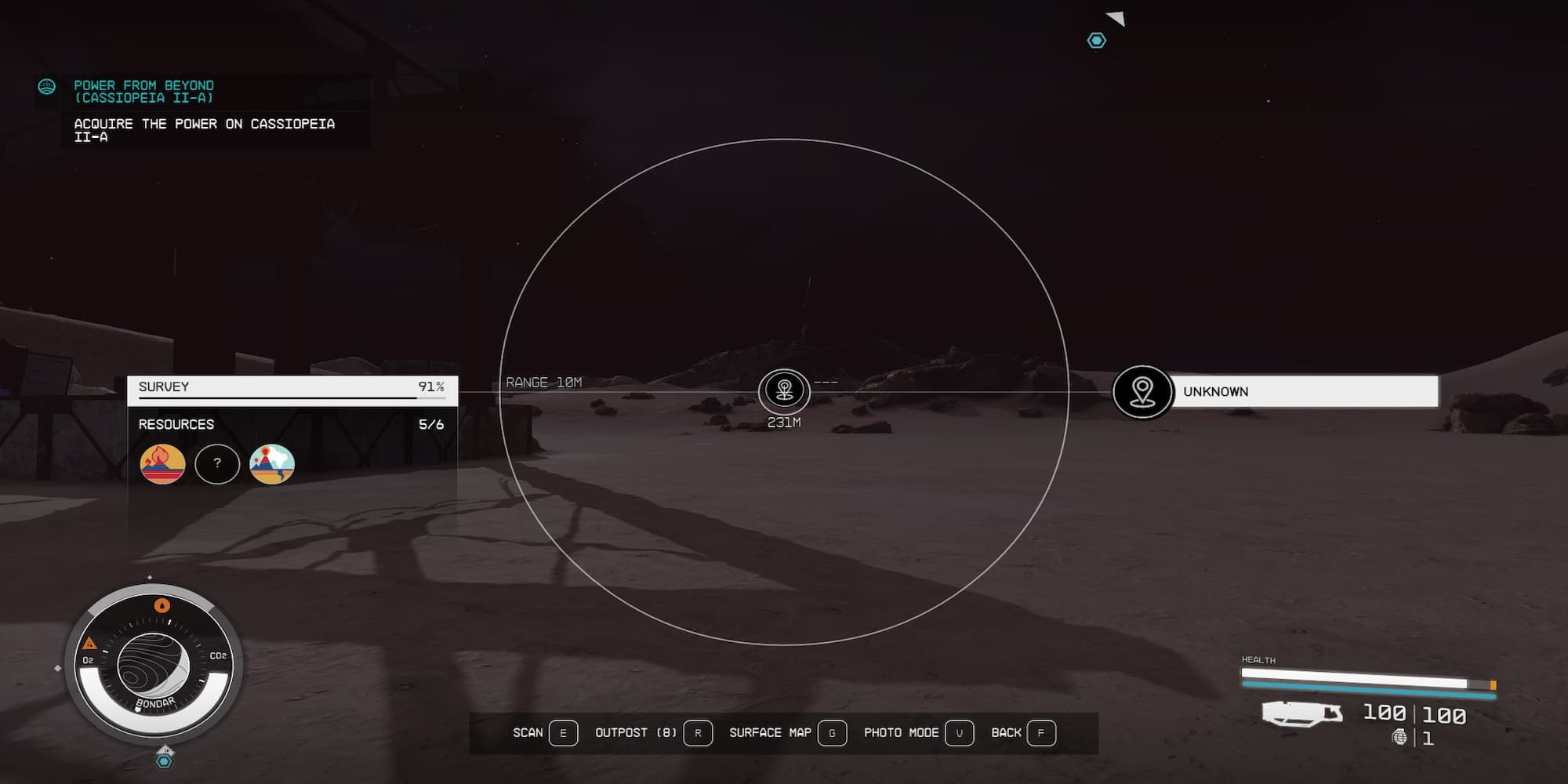The width and height of the screenshot is (1568, 784).
Task: Click the Power From Beyond quest icon
Action: [46, 87]
